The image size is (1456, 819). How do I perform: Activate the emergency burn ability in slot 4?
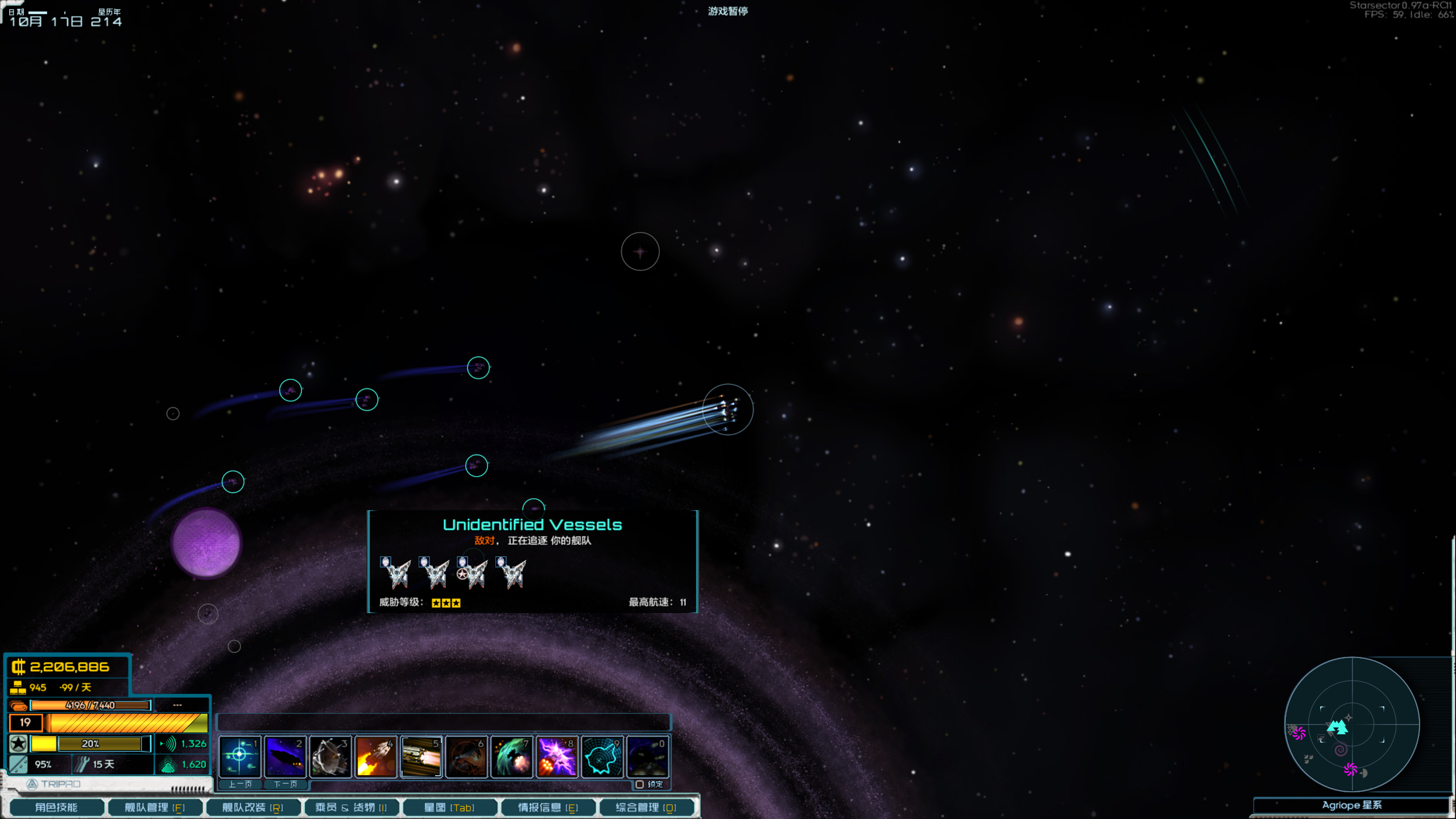(376, 756)
